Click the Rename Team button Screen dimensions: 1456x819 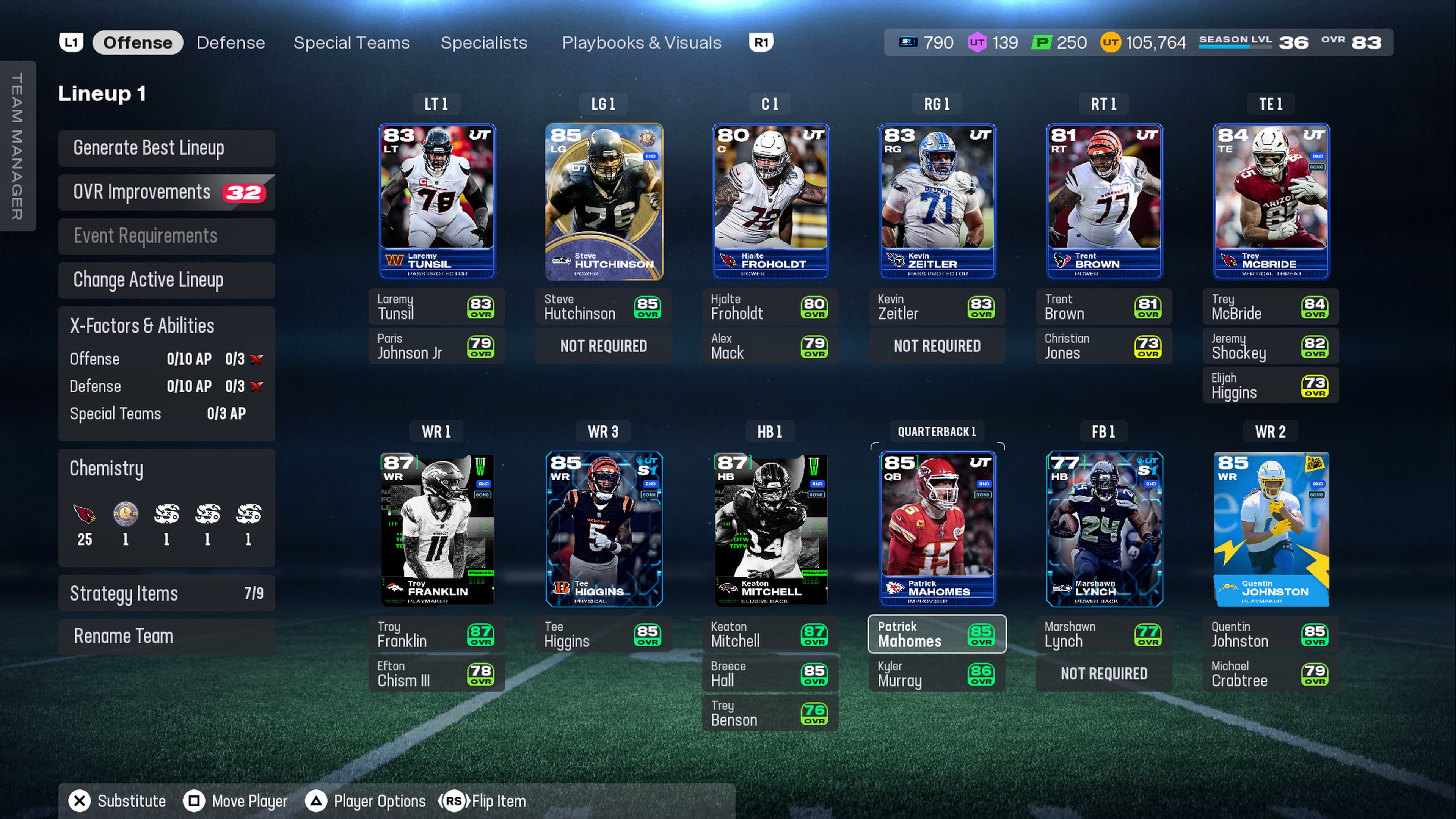[x=166, y=636]
